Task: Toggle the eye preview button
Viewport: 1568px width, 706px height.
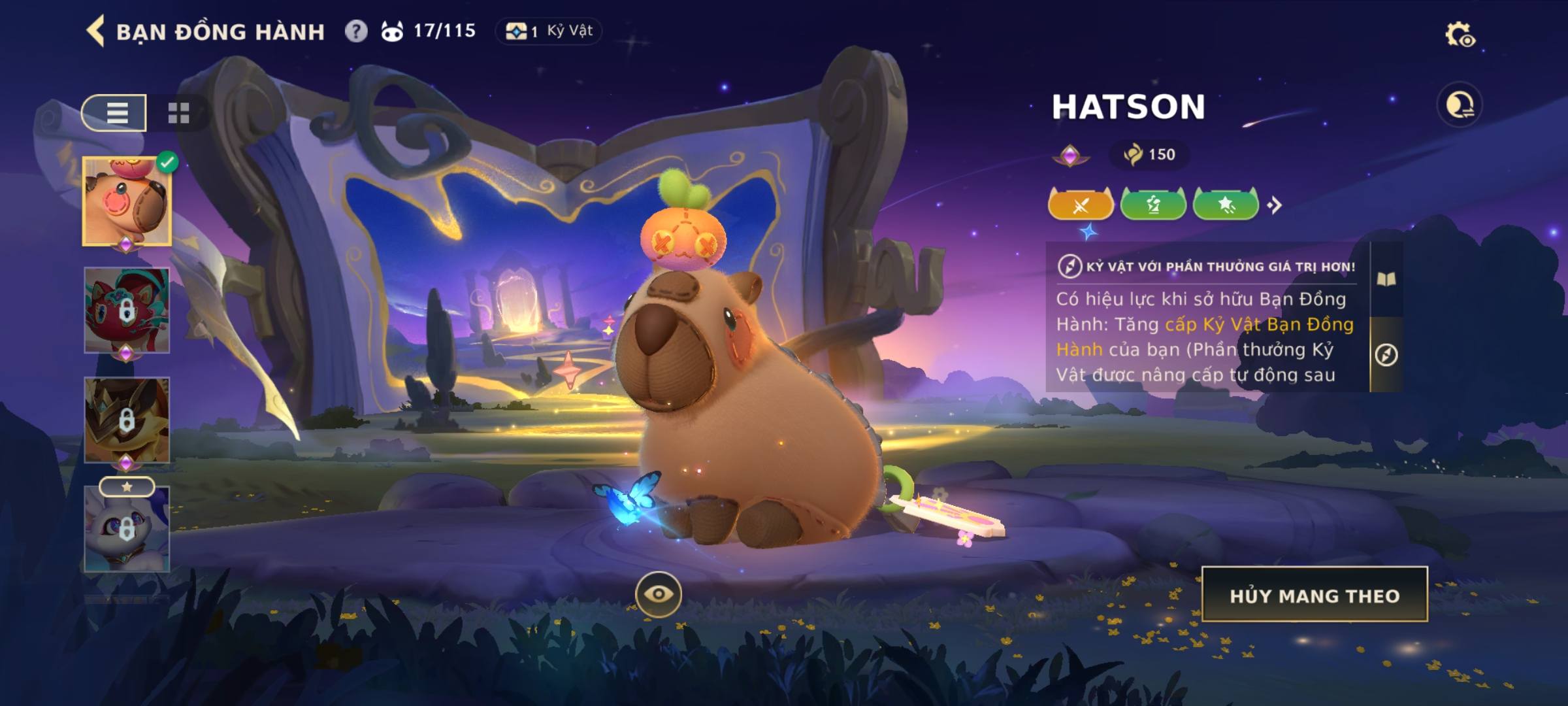Action: pos(659,594)
